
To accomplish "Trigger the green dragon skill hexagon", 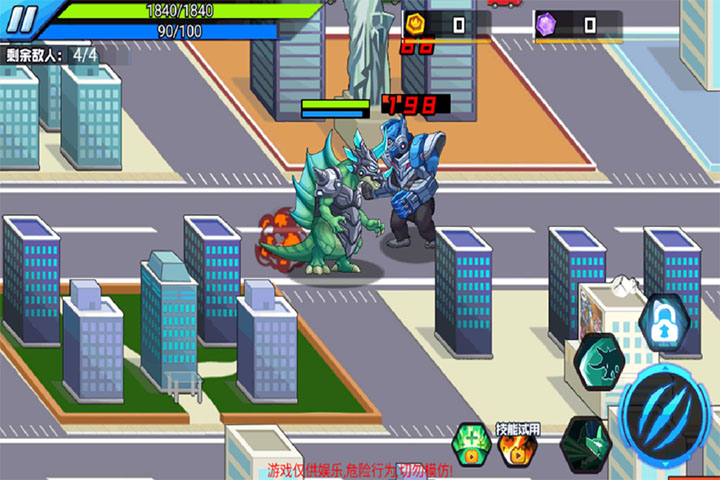I will [586, 443].
